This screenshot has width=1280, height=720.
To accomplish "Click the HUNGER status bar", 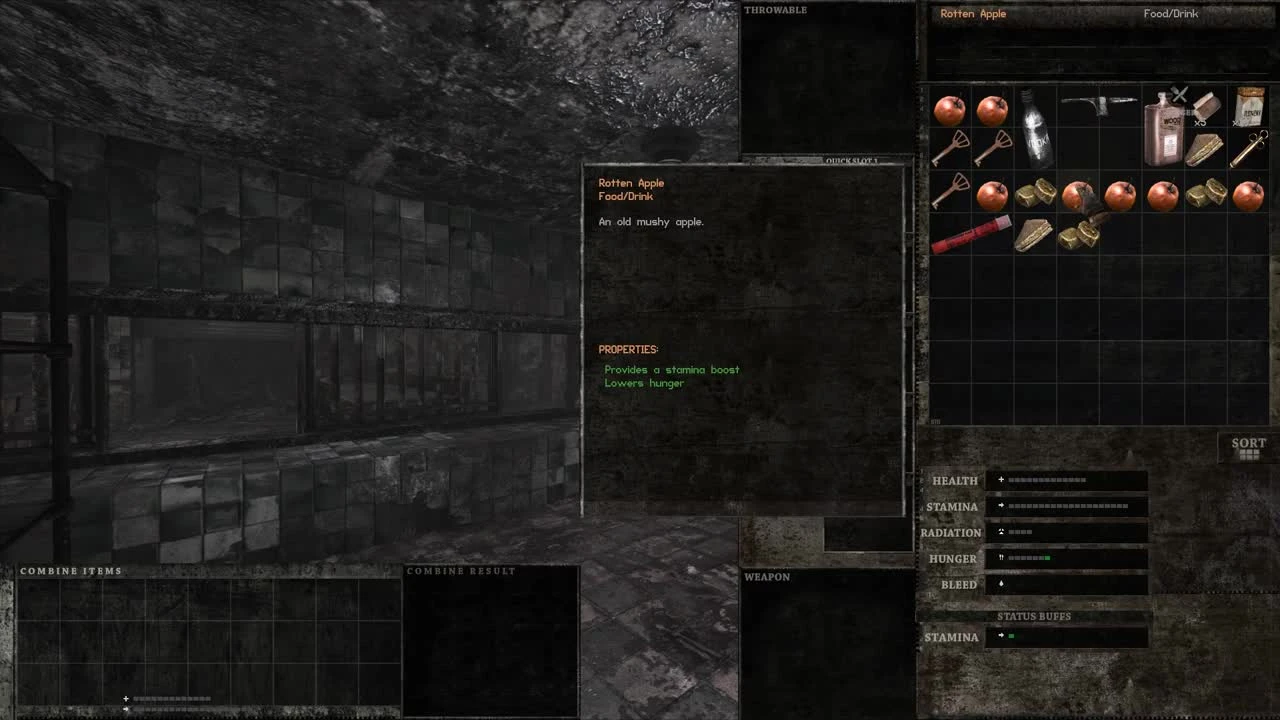I will (x=1065, y=558).
